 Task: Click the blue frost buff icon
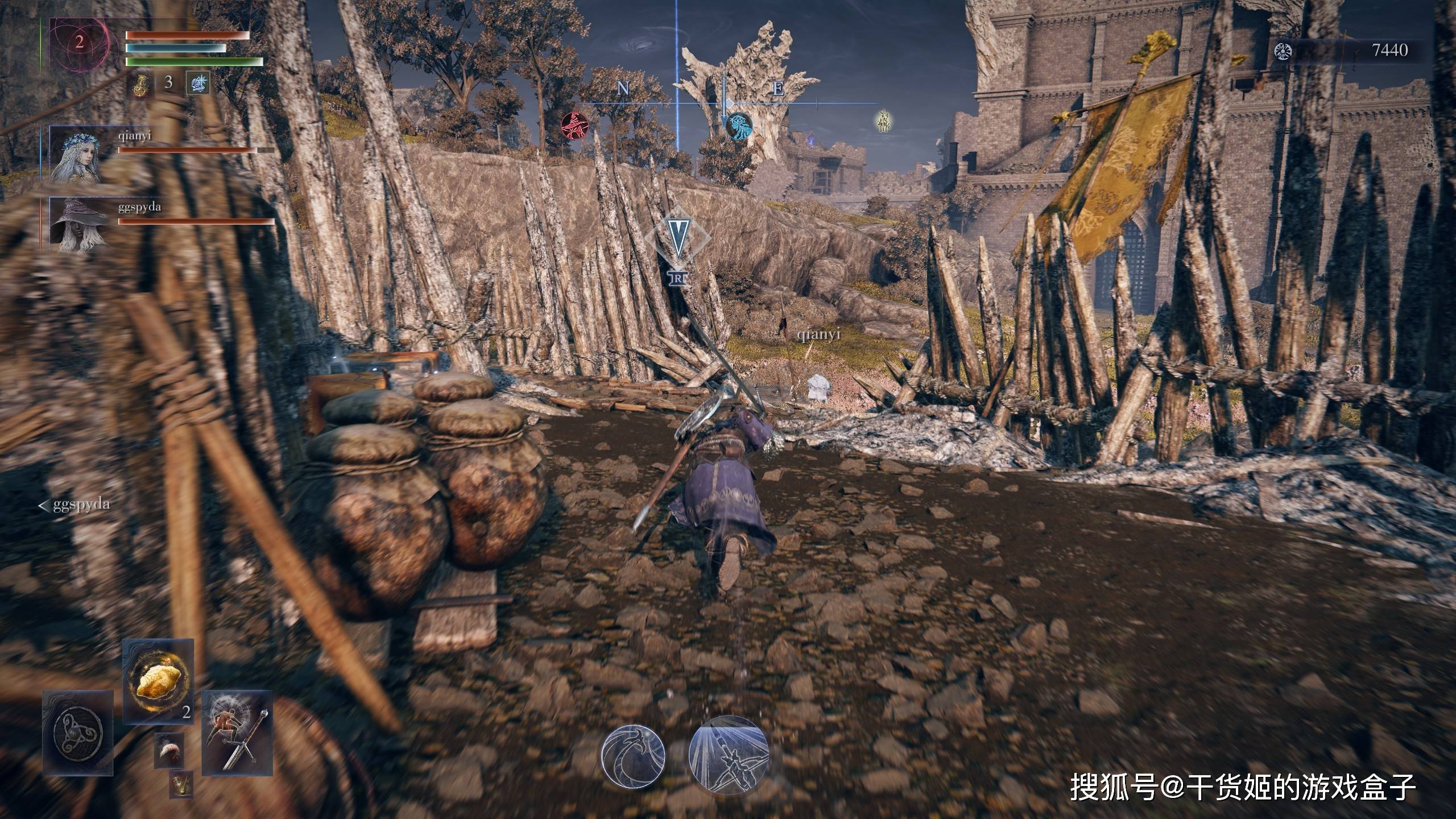[x=198, y=84]
